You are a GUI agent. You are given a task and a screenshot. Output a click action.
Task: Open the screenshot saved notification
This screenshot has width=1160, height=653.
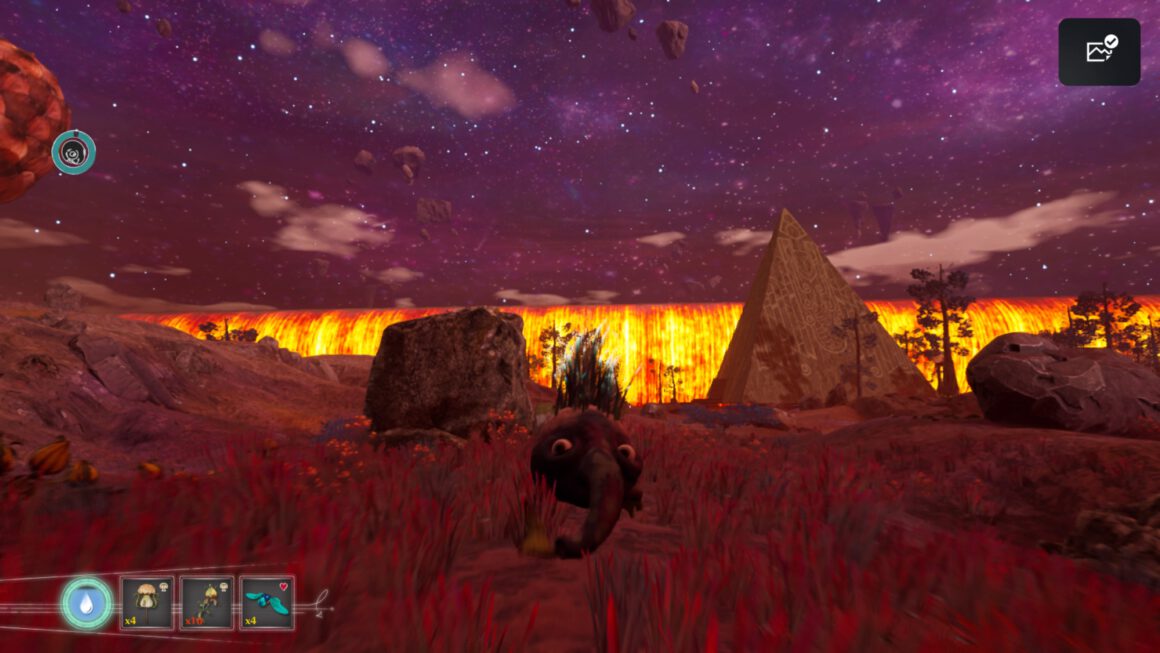1099,52
